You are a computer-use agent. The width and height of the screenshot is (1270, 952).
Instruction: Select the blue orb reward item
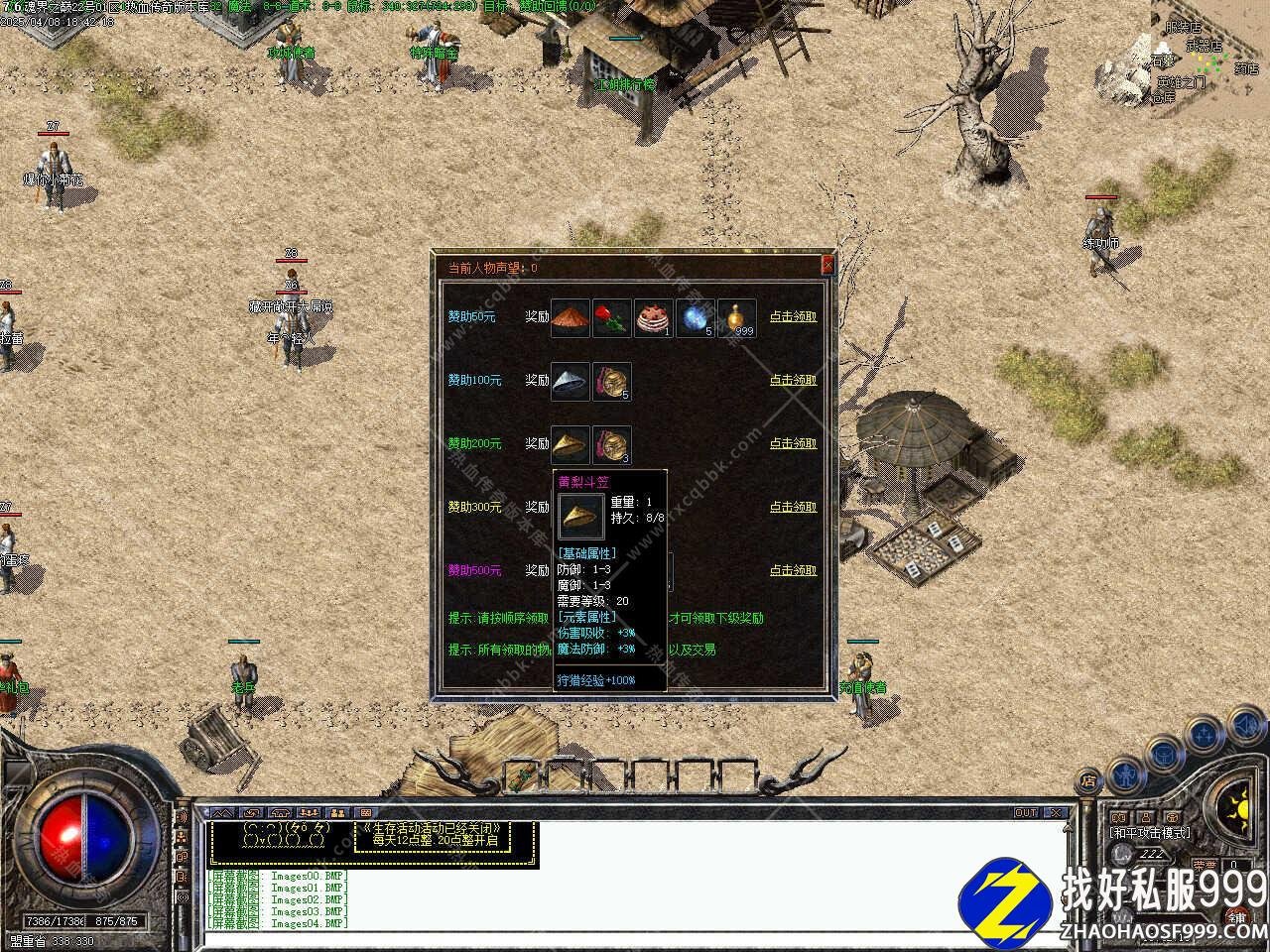click(695, 318)
